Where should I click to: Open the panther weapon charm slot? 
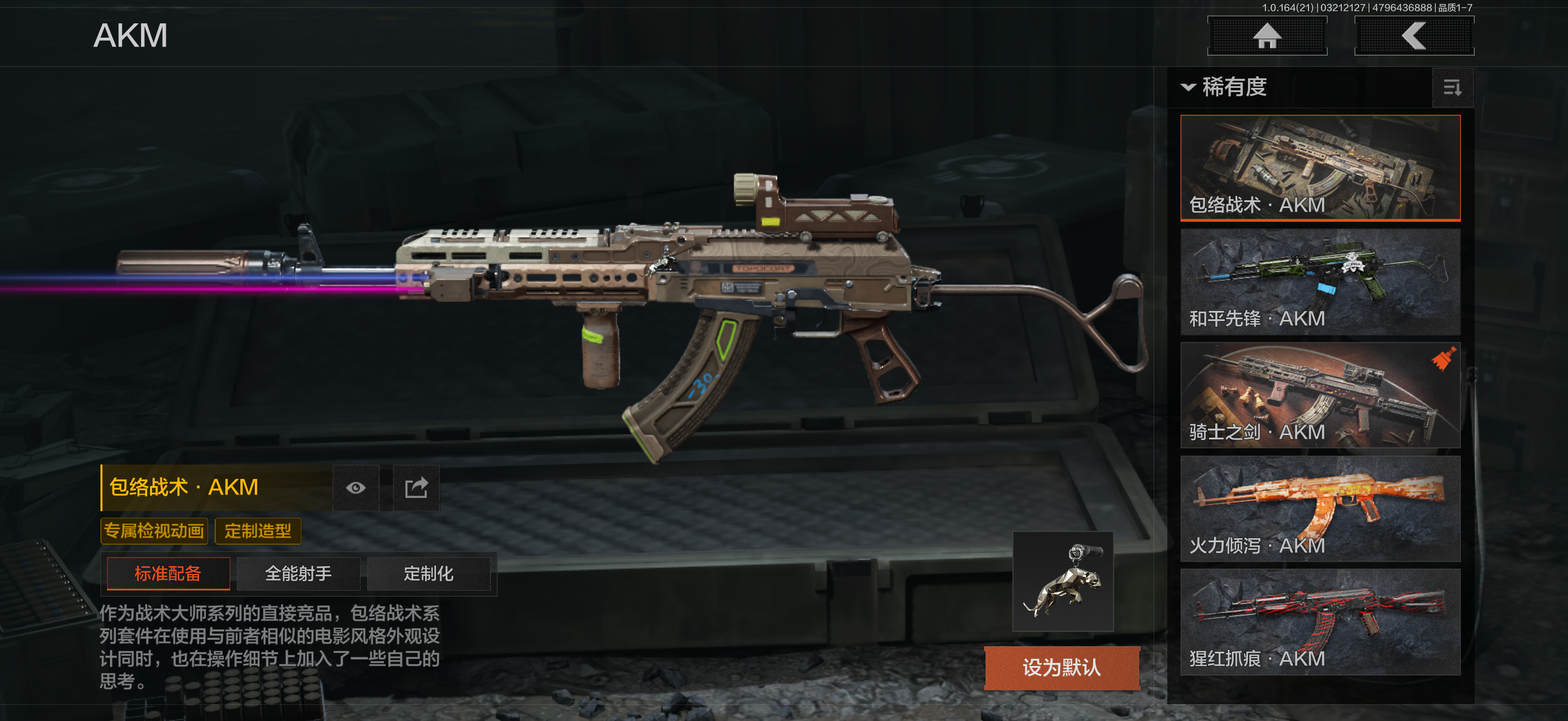pos(1063,581)
